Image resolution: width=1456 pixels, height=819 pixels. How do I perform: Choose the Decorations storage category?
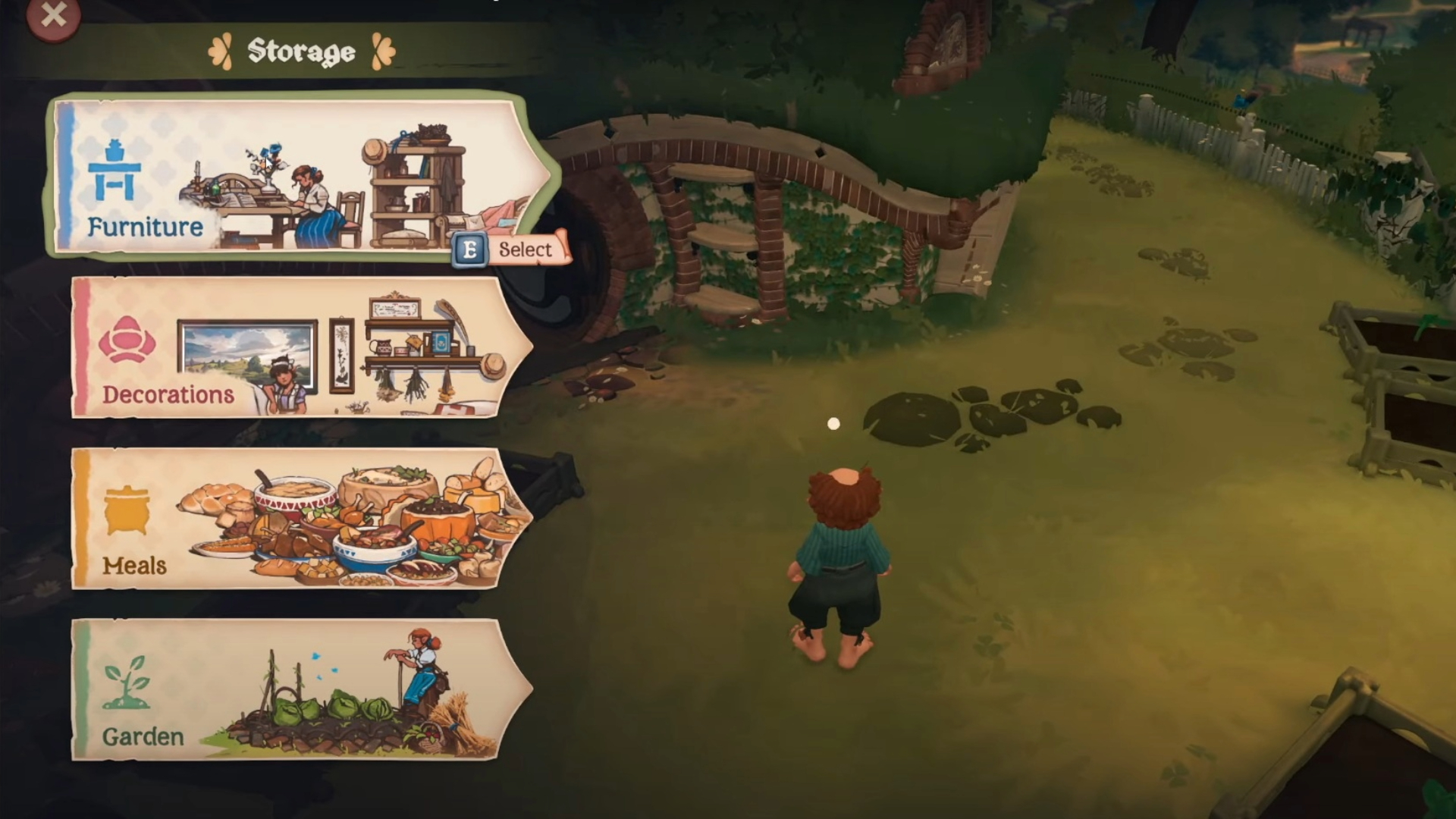tap(300, 347)
